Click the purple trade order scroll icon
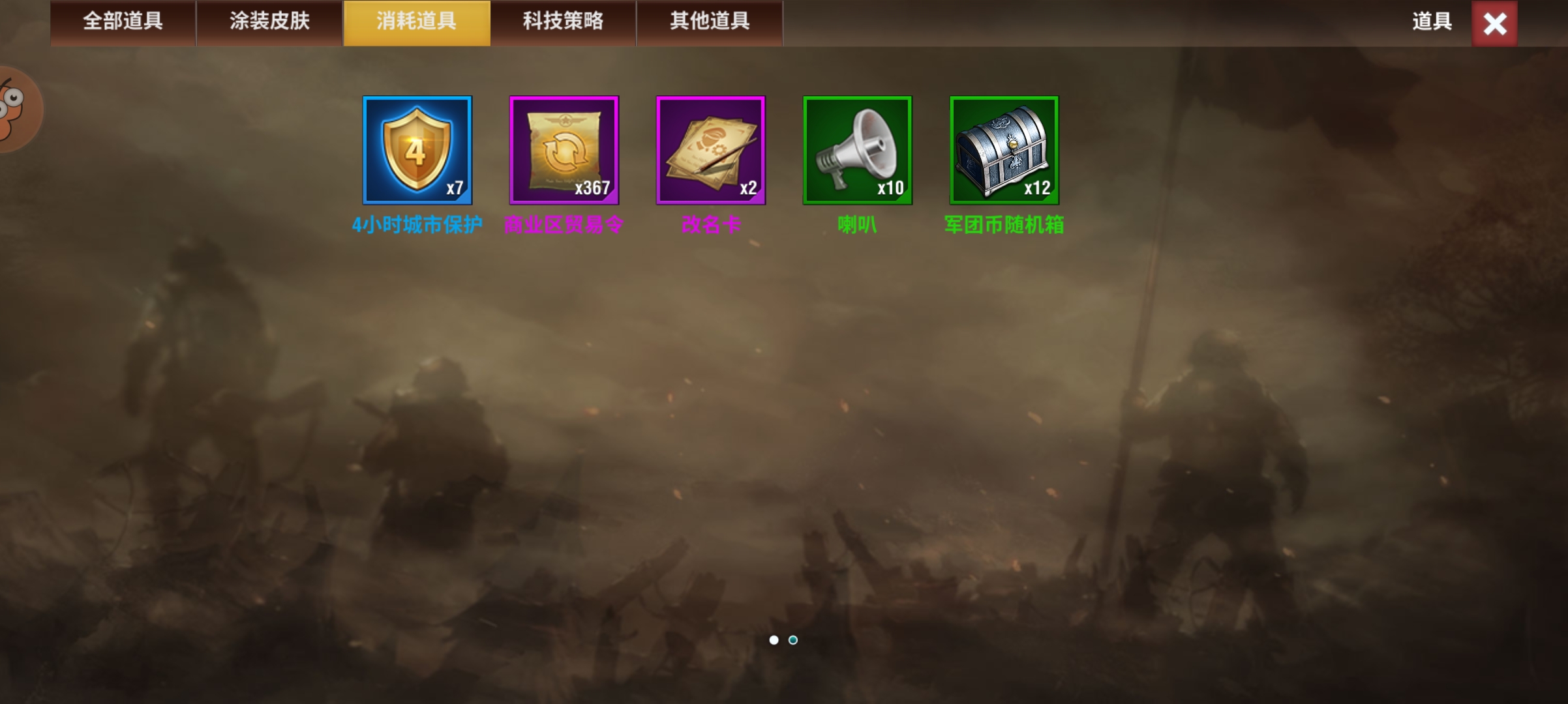The image size is (1568, 704). (564, 150)
